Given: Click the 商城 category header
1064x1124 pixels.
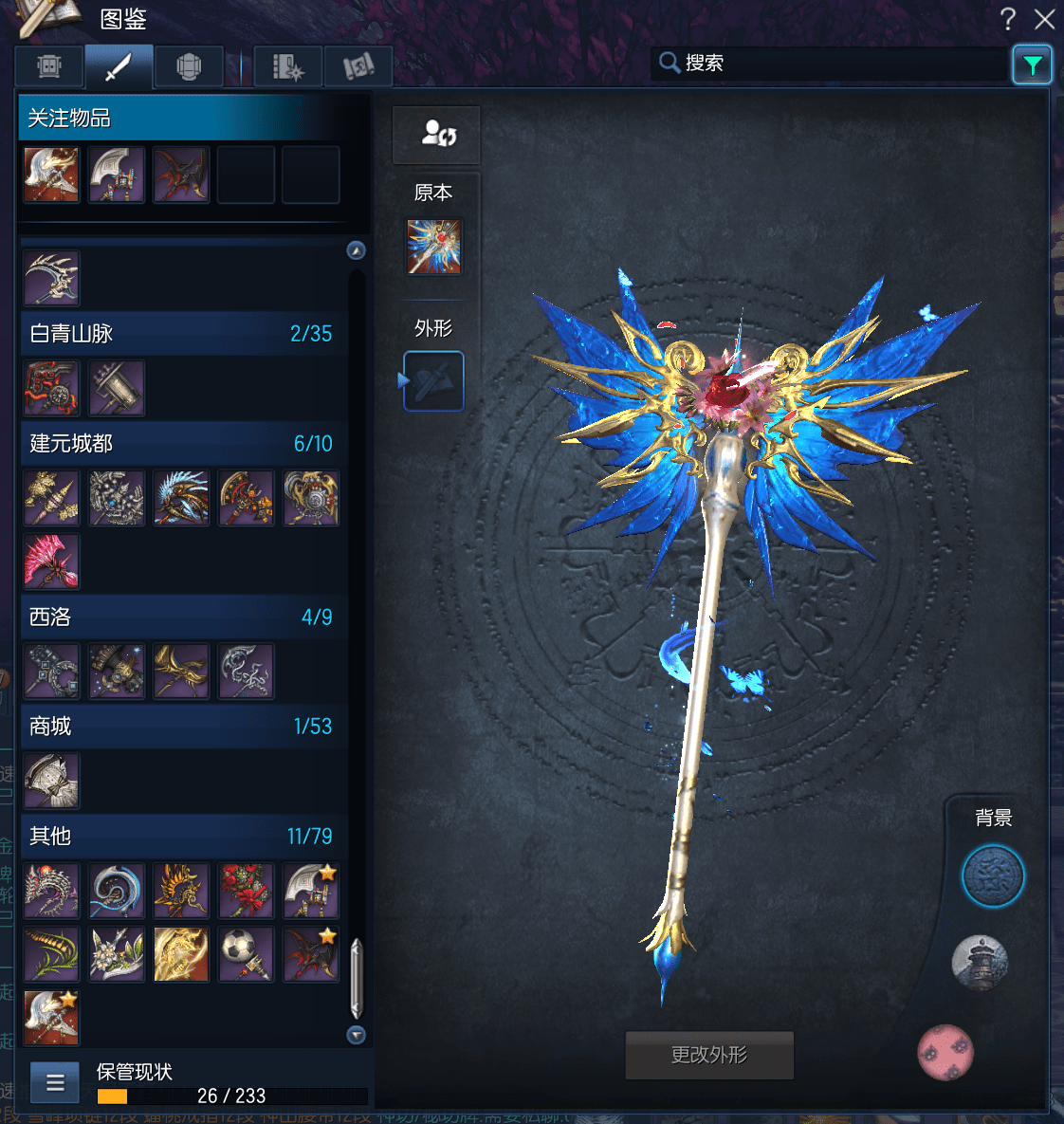Looking at the screenshot, I should coord(180,727).
